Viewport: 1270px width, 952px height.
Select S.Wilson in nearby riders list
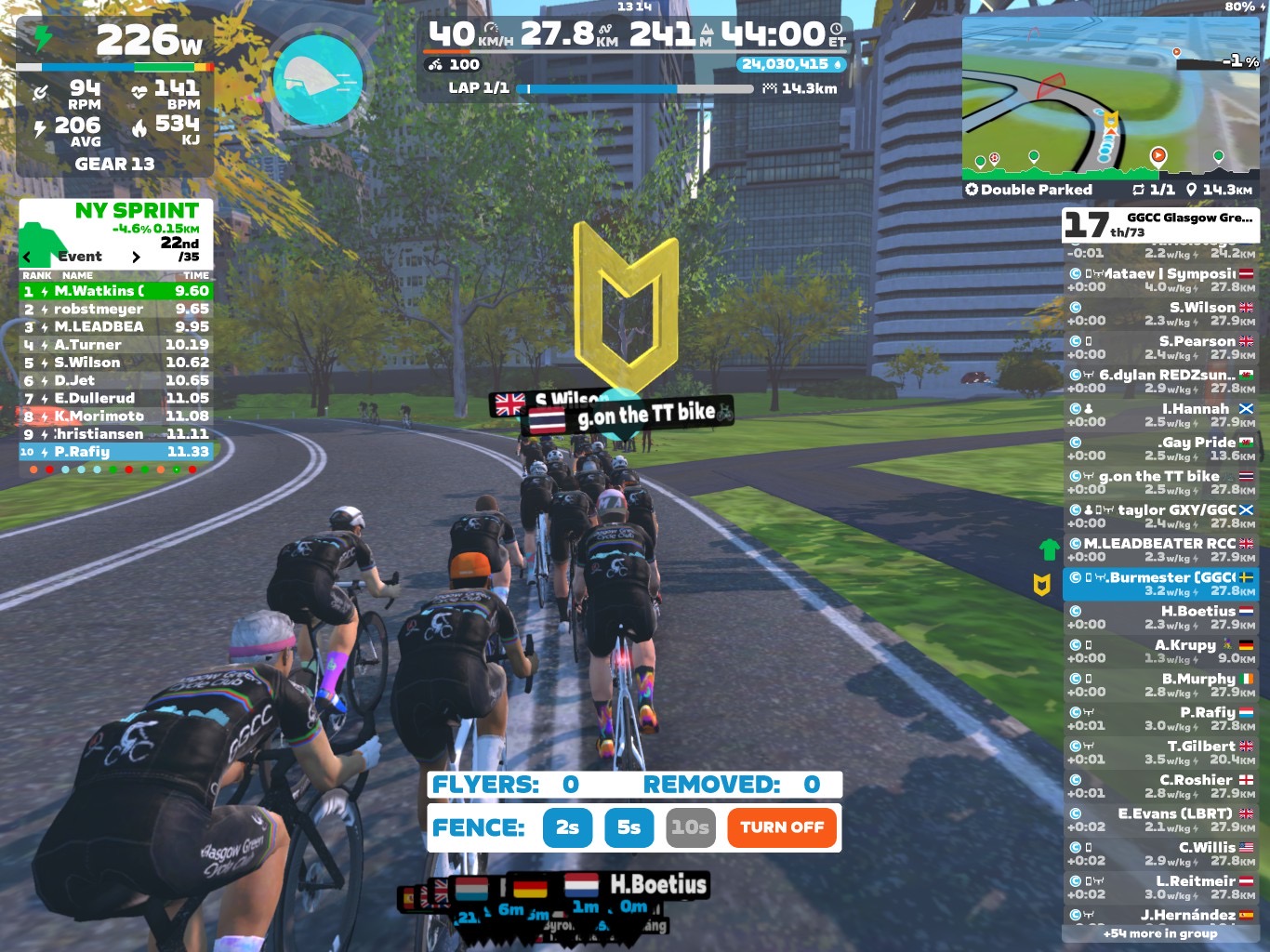[x=1160, y=313]
